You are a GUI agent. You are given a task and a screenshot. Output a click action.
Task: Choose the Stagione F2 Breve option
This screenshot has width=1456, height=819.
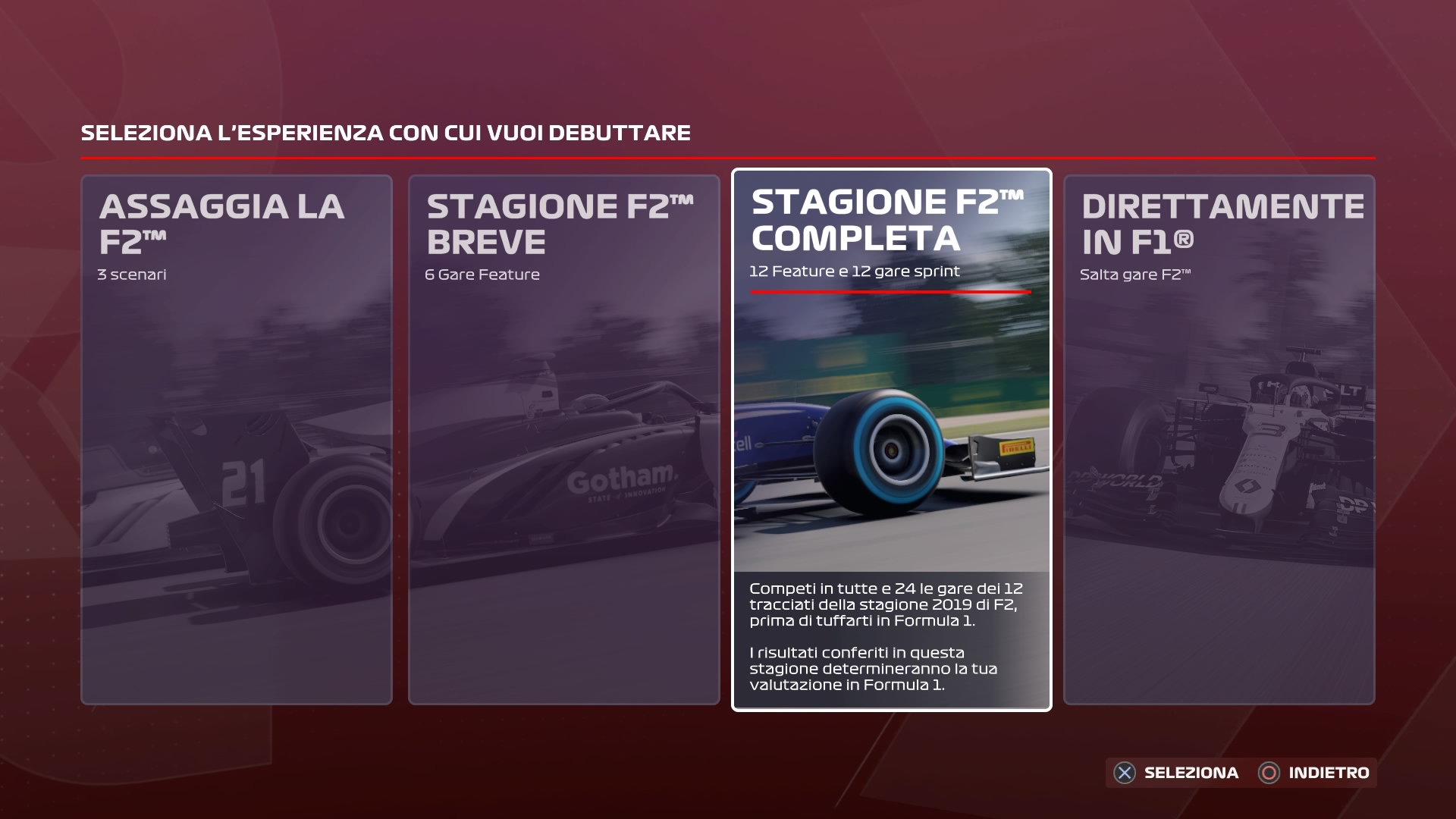point(563,440)
